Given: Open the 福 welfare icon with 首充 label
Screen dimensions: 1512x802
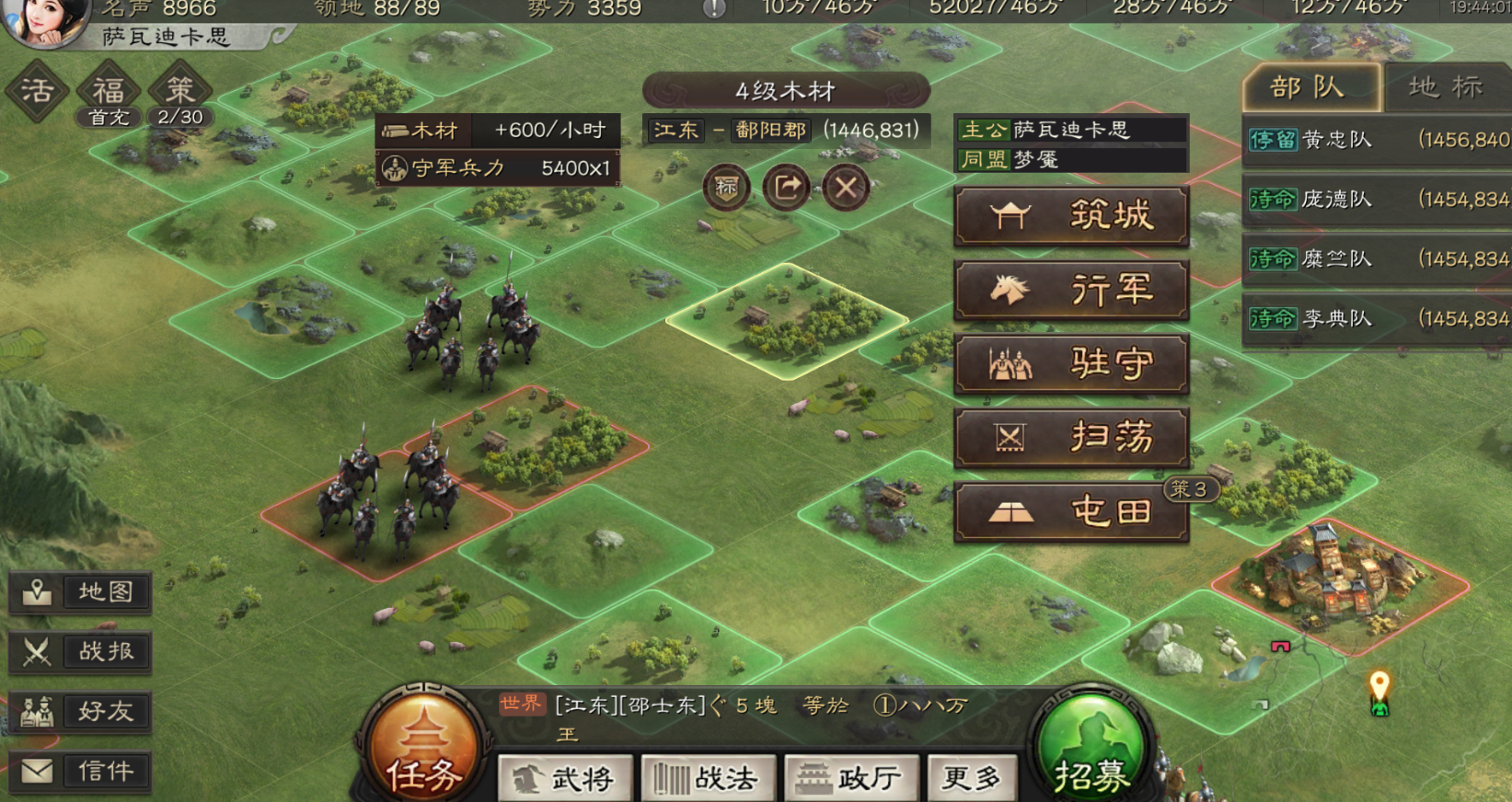Looking at the screenshot, I should tap(108, 89).
